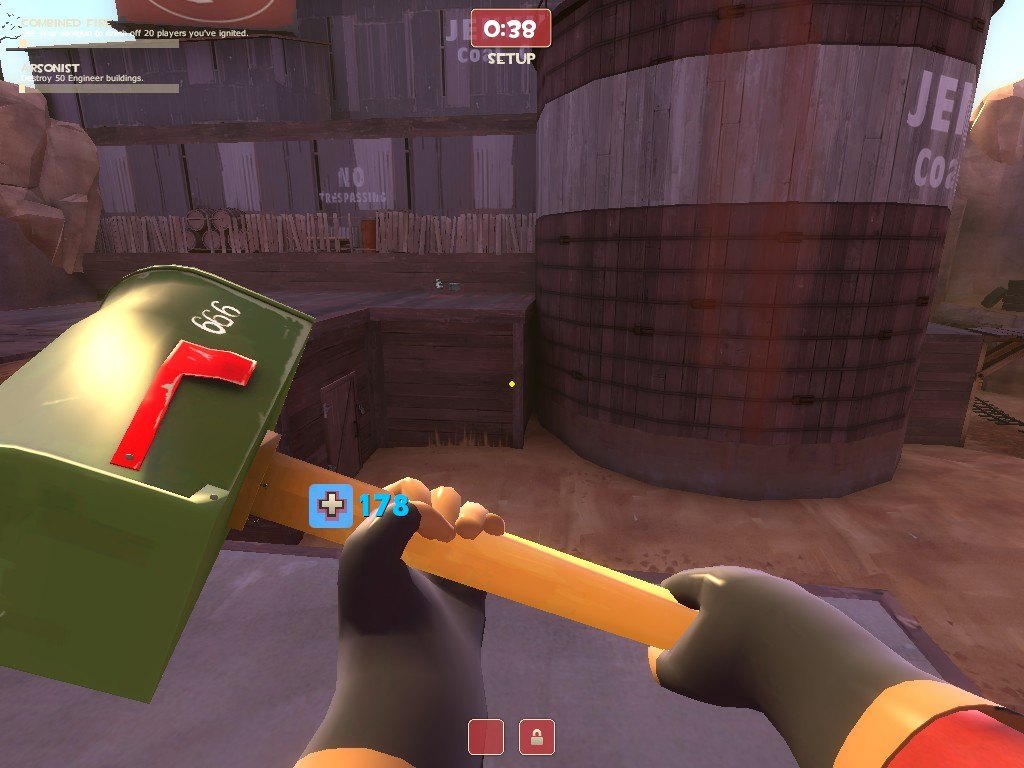
Task: Click the red control point icon
Action: coord(486,737)
